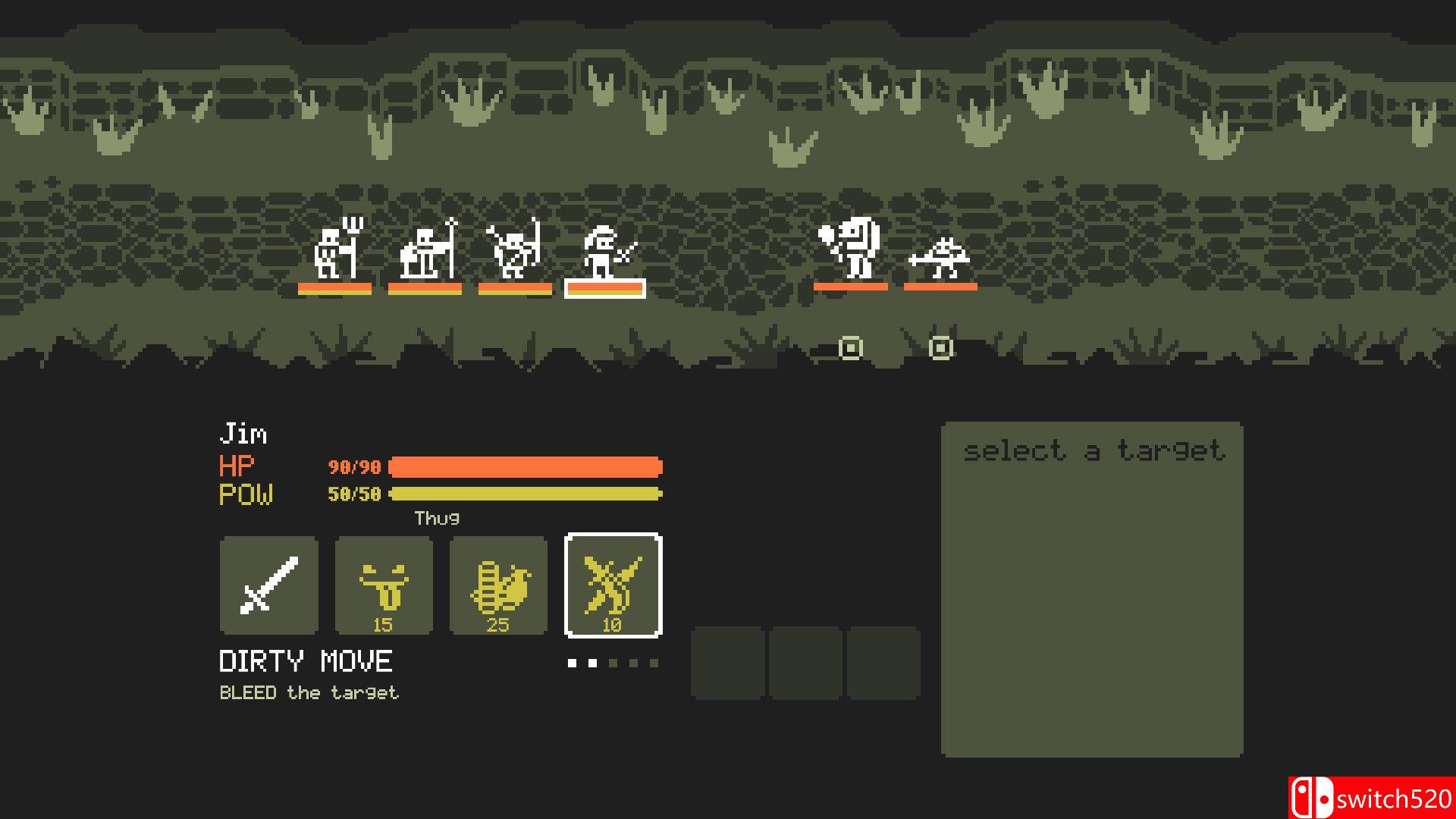
Task: Click the first empty item slot
Action: tap(729, 661)
